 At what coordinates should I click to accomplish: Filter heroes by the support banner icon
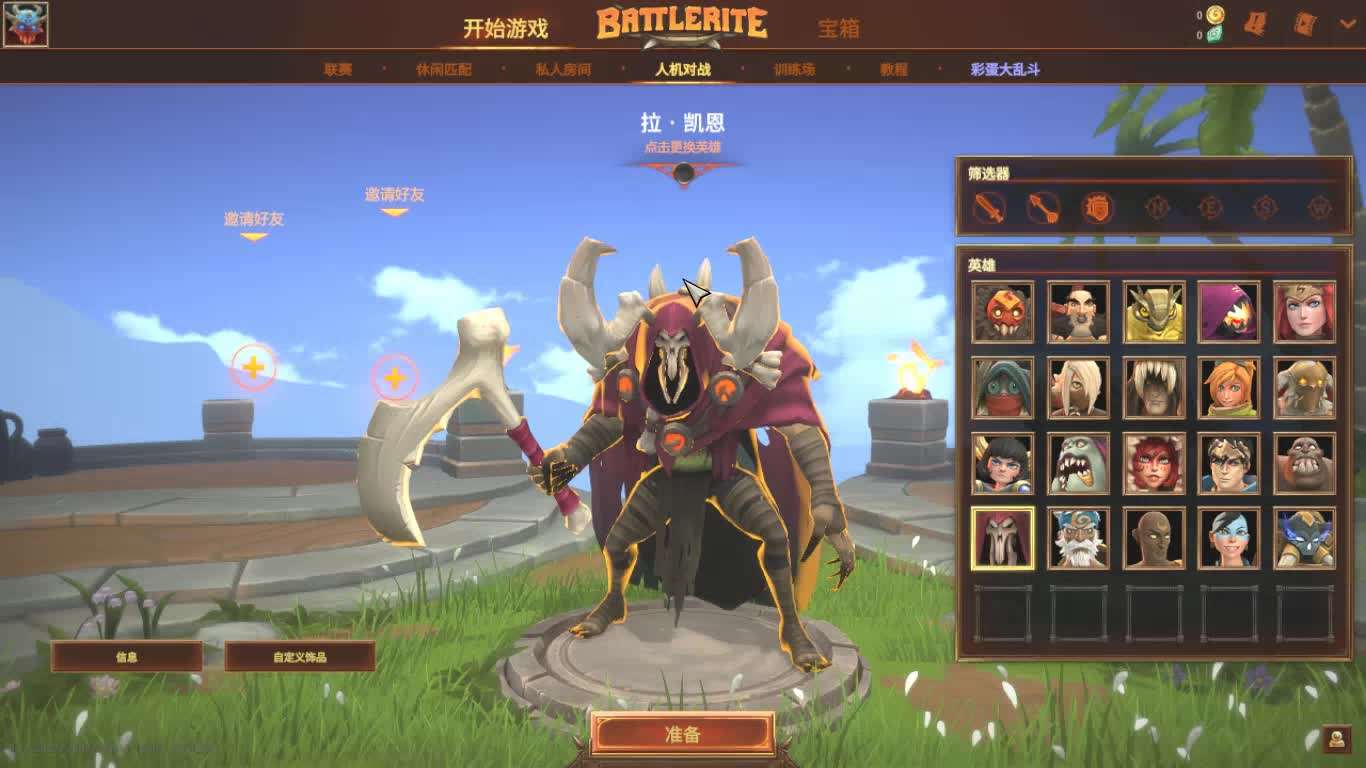click(x=1097, y=208)
